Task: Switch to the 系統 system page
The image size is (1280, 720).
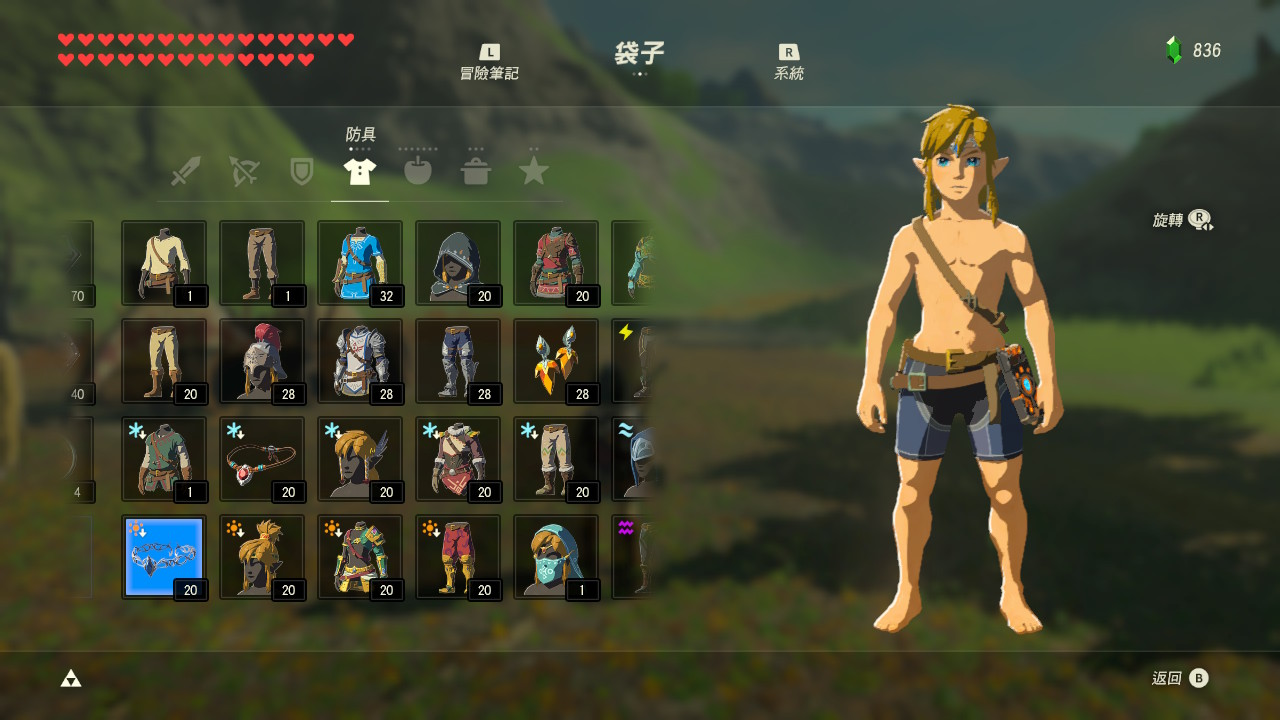Action: point(789,62)
